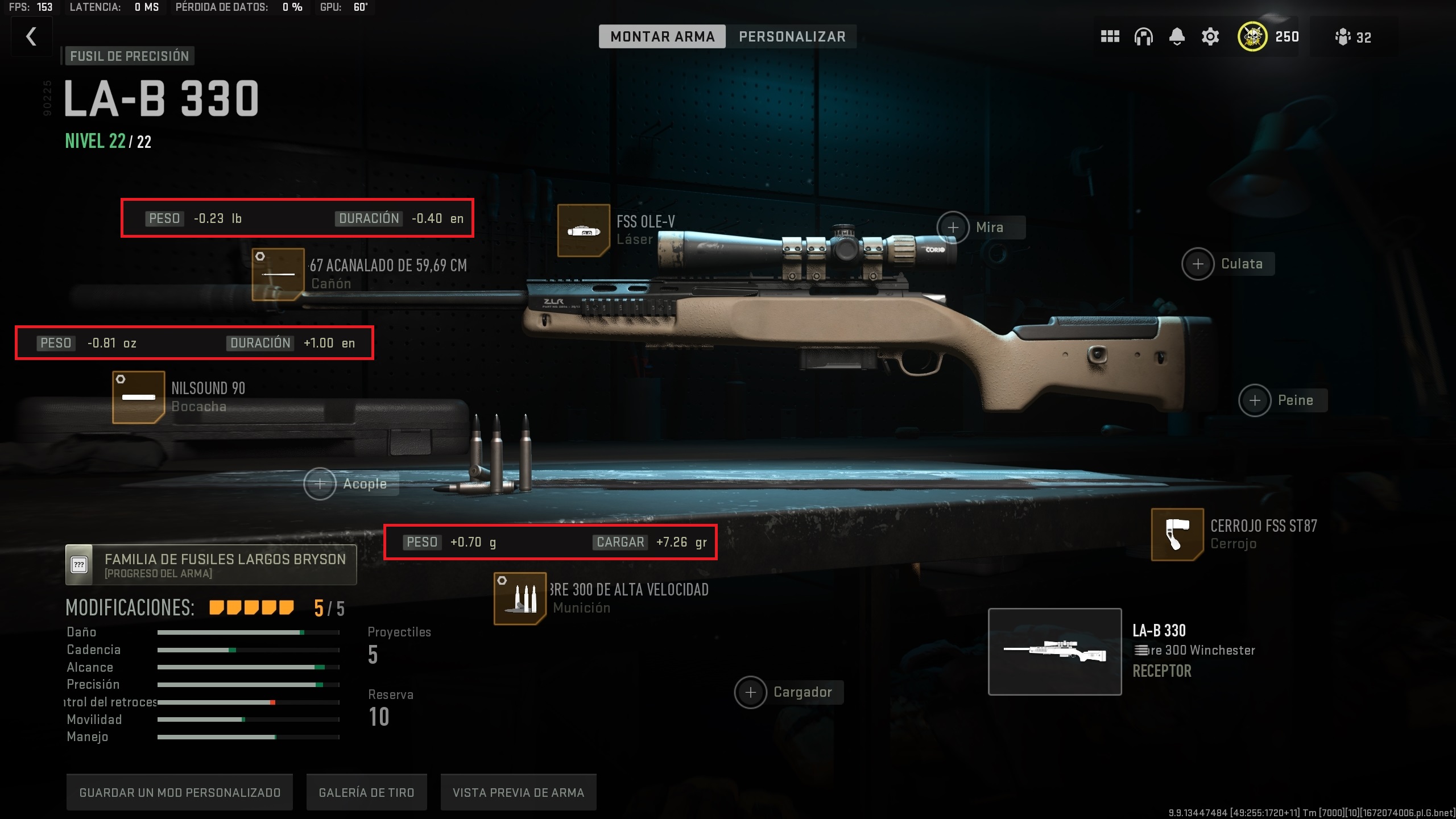1456x819 pixels.
Task: Open the Galería de tiro
Action: (x=366, y=792)
